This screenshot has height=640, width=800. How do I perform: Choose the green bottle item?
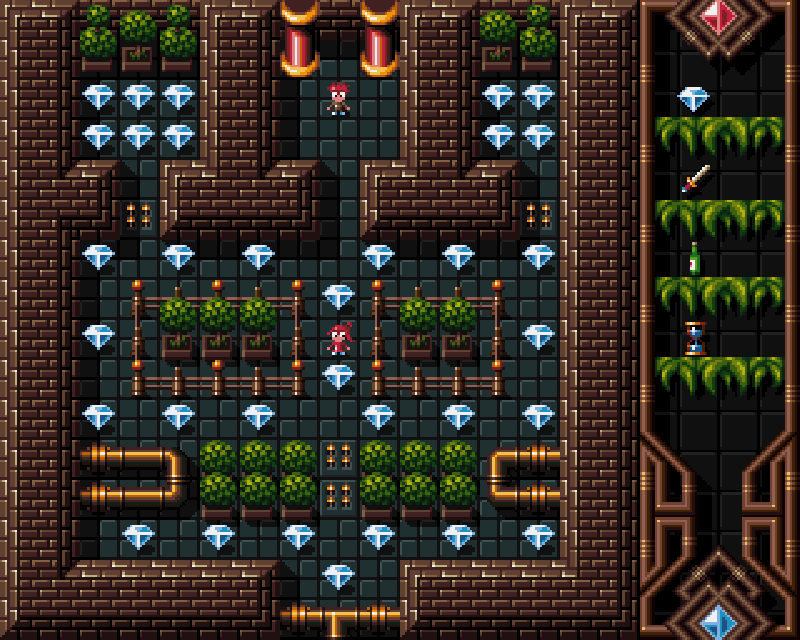coord(694,258)
